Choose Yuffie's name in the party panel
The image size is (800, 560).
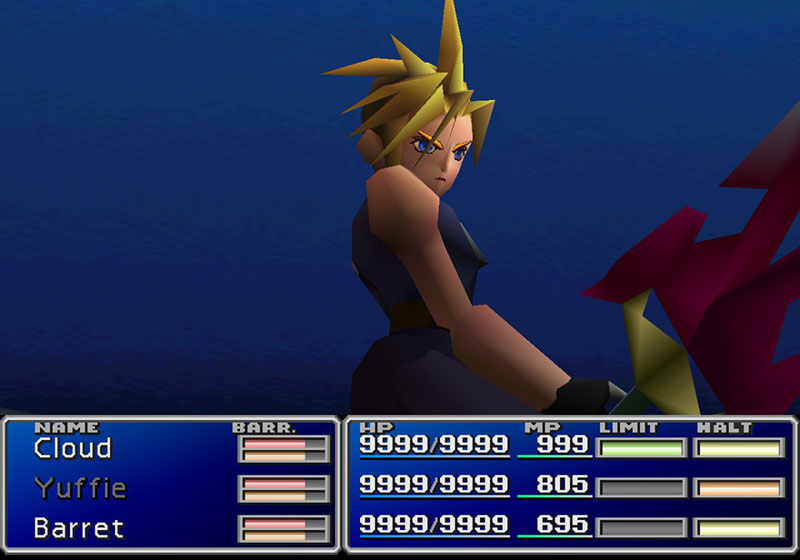coord(80,488)
